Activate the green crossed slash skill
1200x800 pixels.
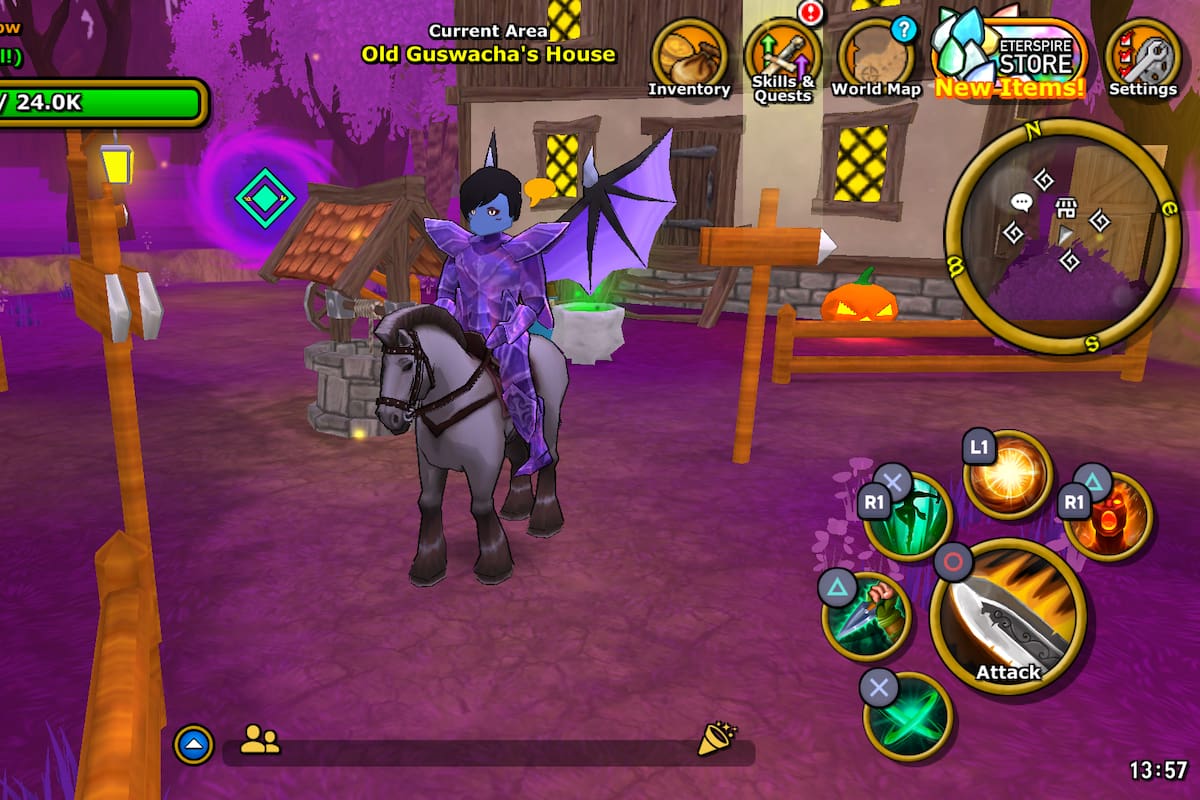(x=907, y=716)
